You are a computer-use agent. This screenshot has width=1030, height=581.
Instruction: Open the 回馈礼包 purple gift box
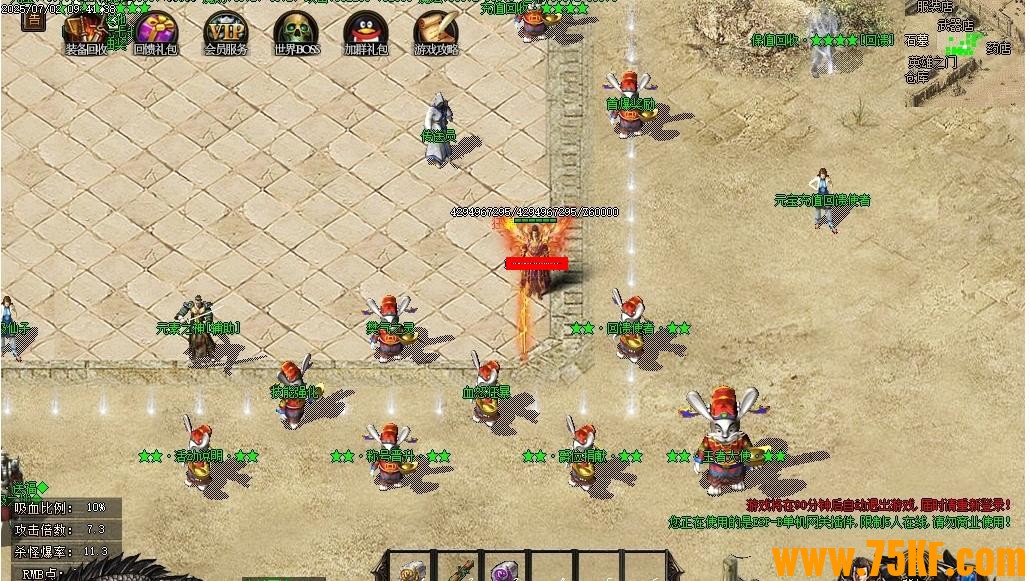pos(156,30)
